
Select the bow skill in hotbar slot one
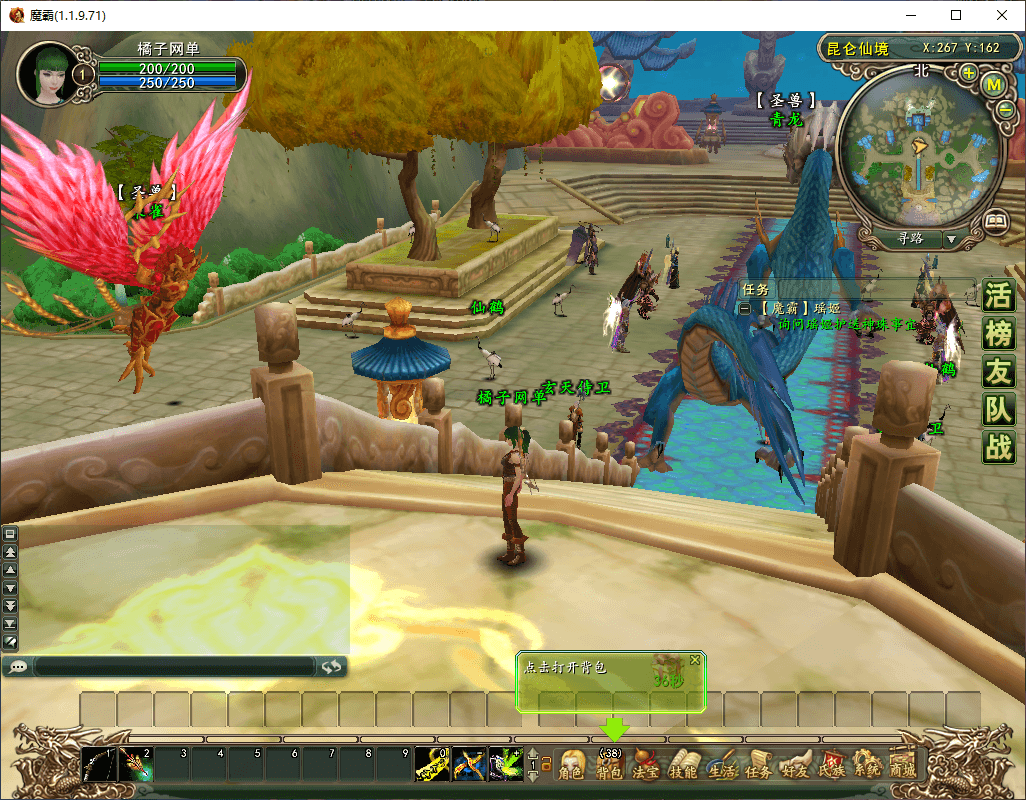pyautogui.click(x=99, y=765)
